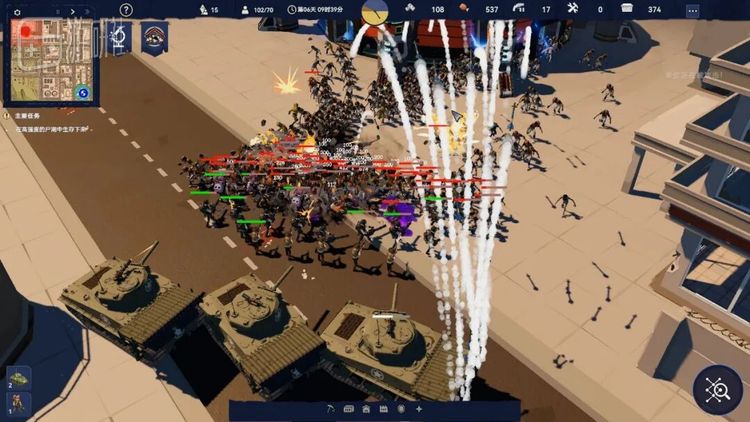Screen dimensions: 750x422
Task: Choose the pickaxe tool in bottom bar
Action: click(x=333, y=409)
